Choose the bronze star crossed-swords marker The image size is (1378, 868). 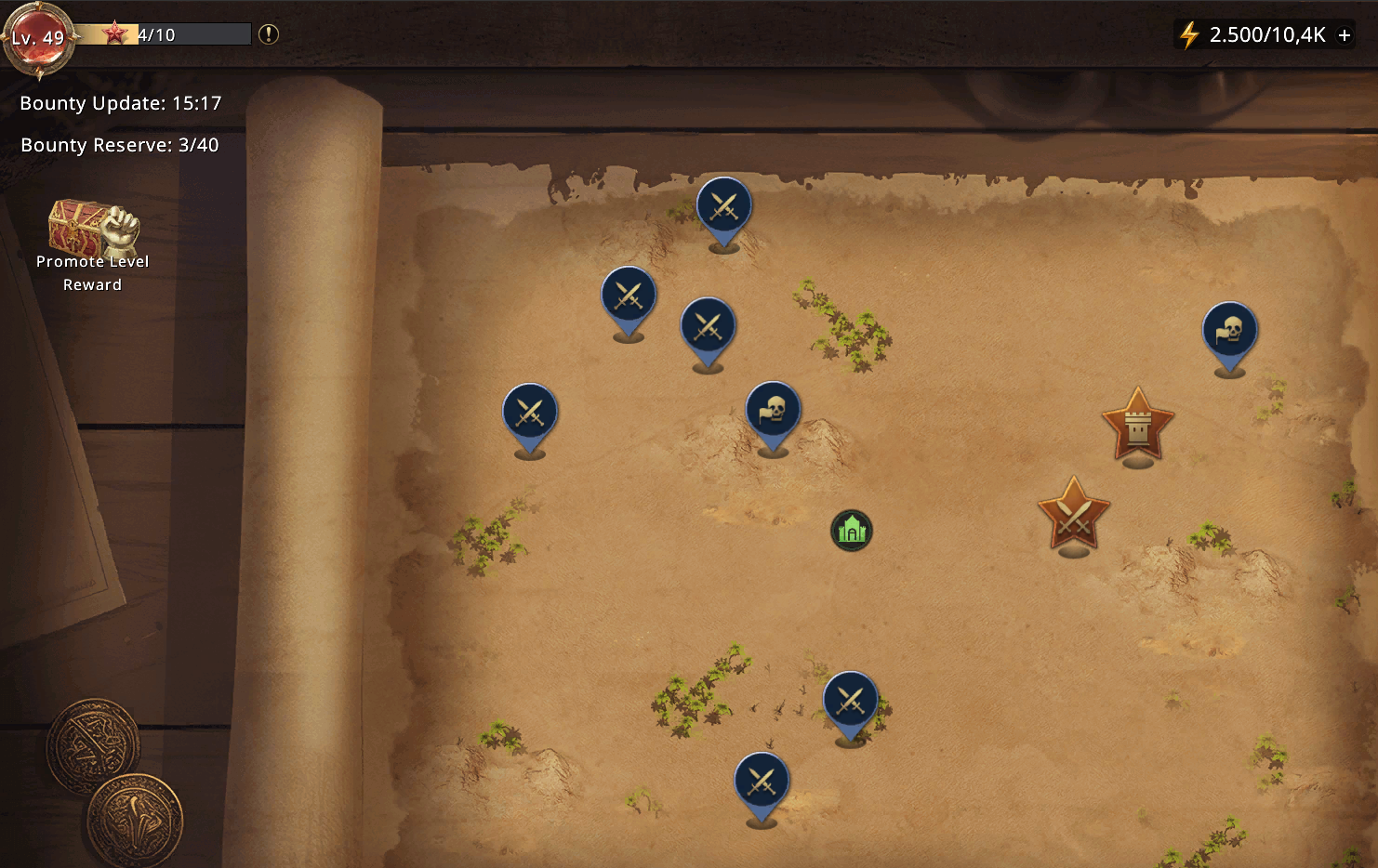pyautogui.click(x=1074, y=515)
